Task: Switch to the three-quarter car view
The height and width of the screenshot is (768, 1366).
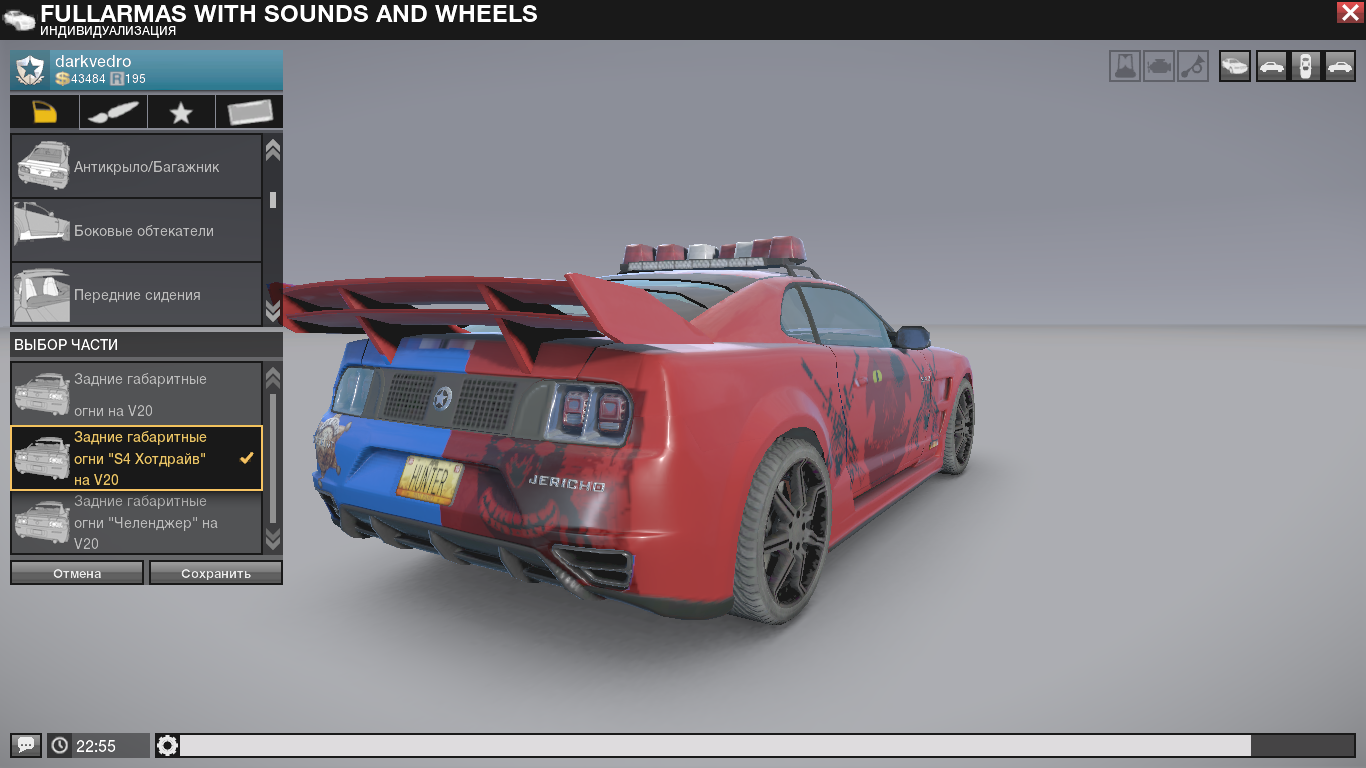Action: [x=1235, y=67]
